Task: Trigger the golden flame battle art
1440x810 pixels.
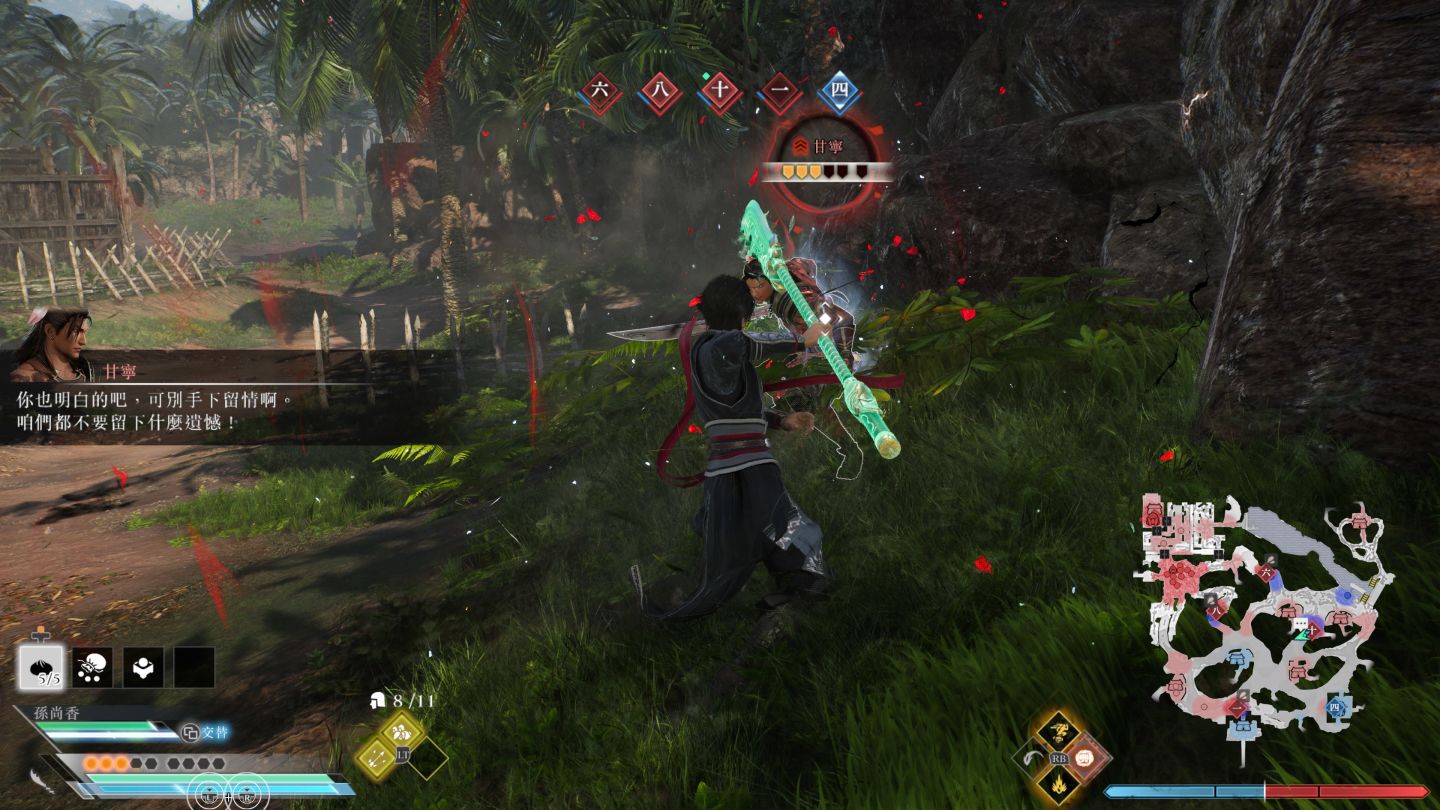Action: click(x=1056, y=782)
